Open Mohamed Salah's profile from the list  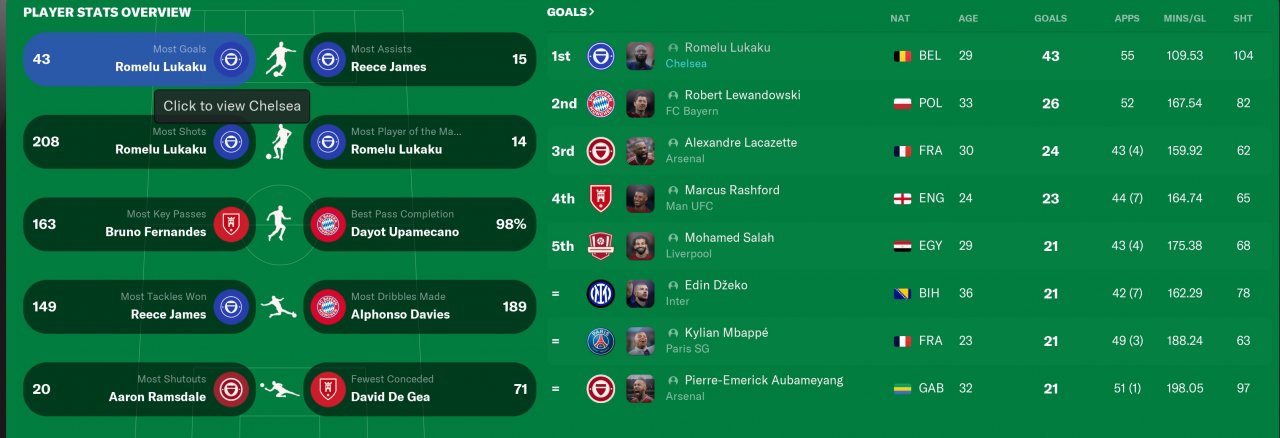[729, 238]
